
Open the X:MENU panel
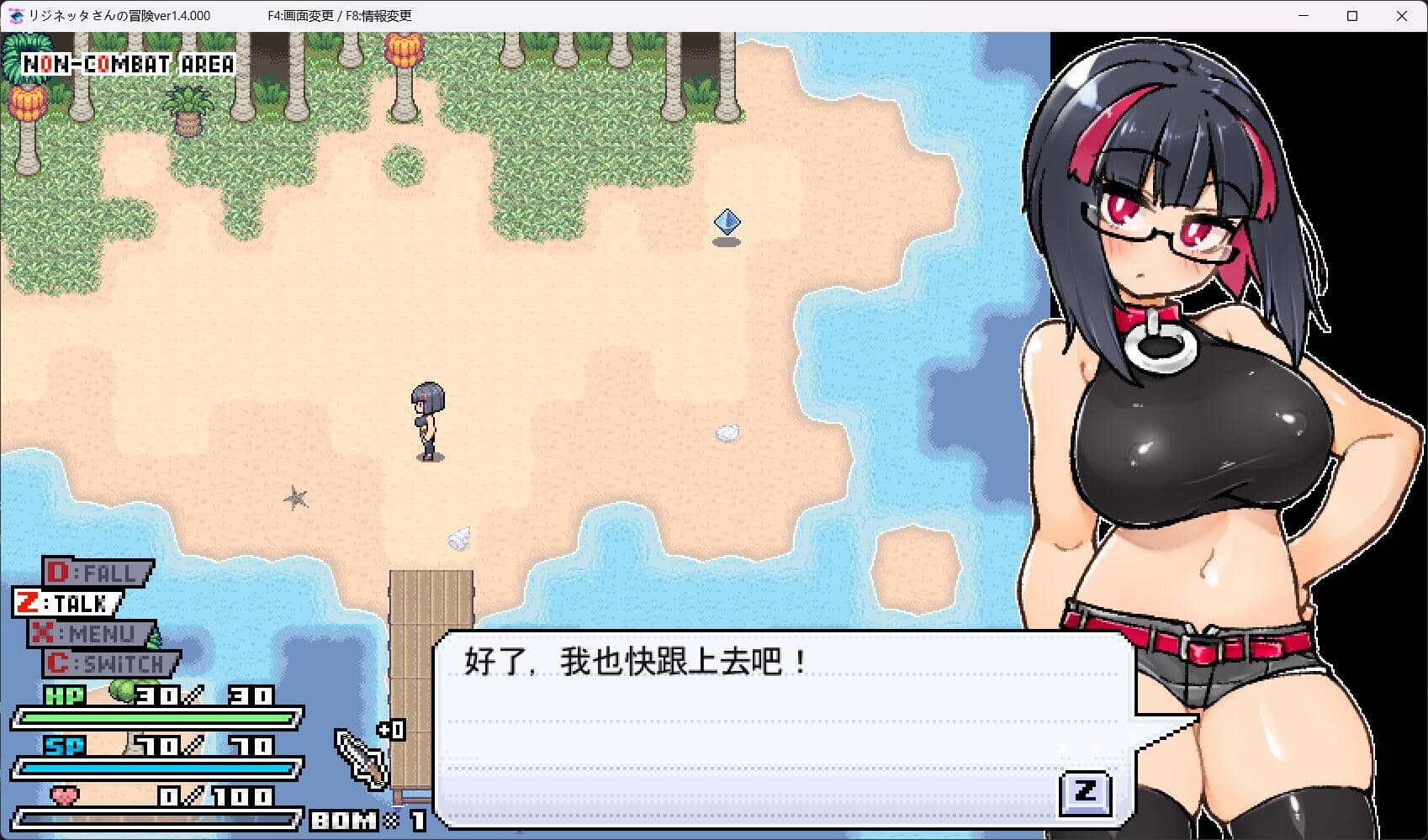coord(88,633)
